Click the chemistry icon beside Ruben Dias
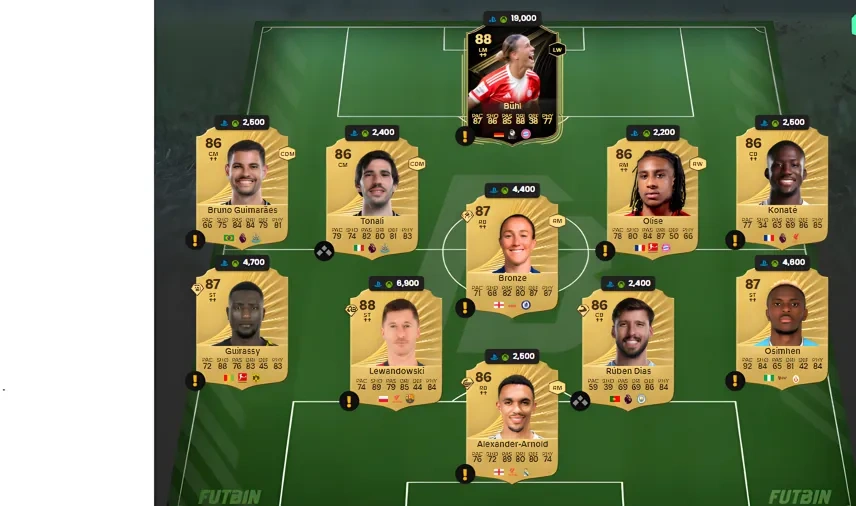This screenshot has width=856, height=506. [x=581, y=401]
